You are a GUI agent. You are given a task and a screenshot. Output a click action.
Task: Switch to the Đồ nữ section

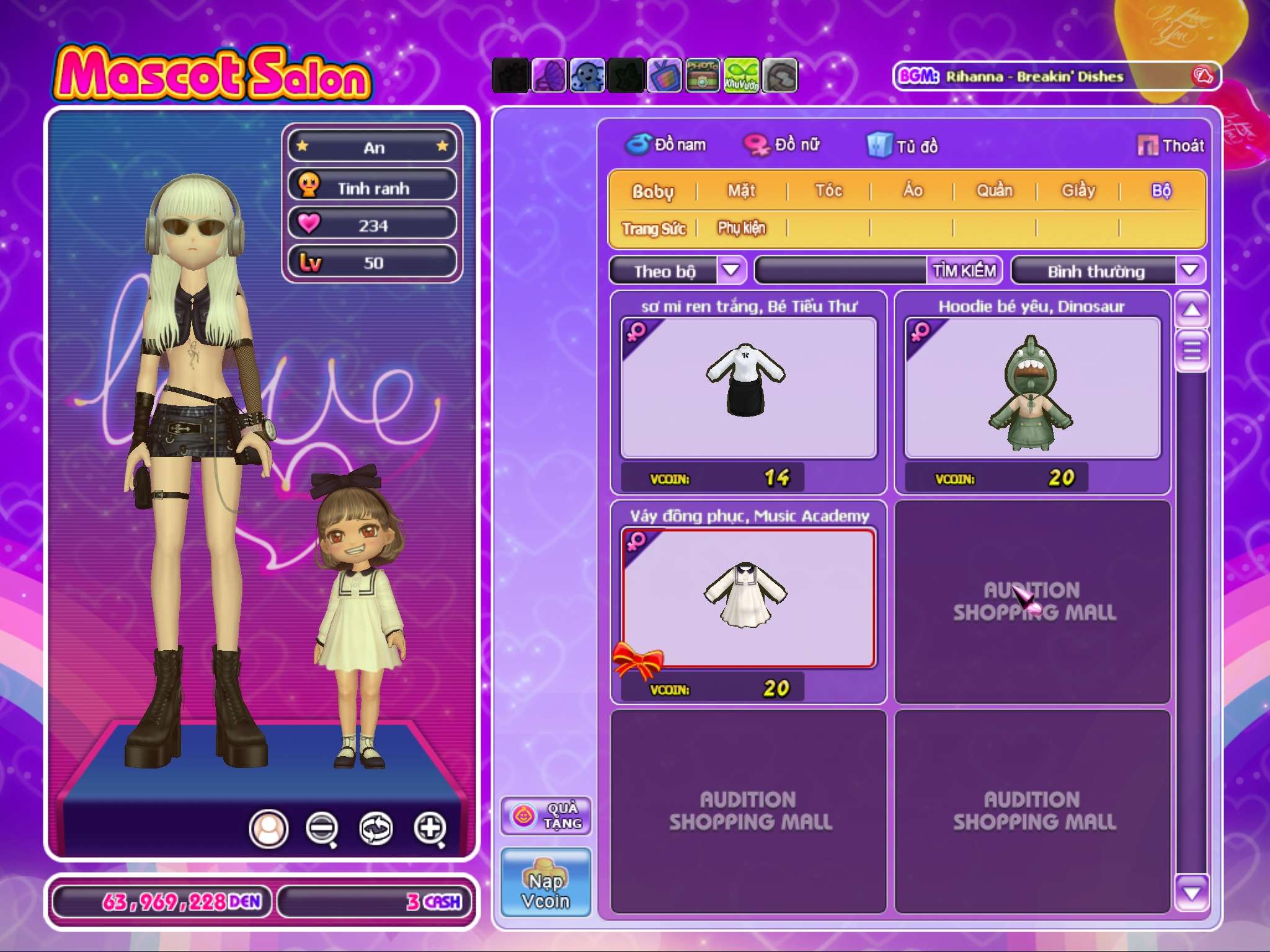coord(783,145)
